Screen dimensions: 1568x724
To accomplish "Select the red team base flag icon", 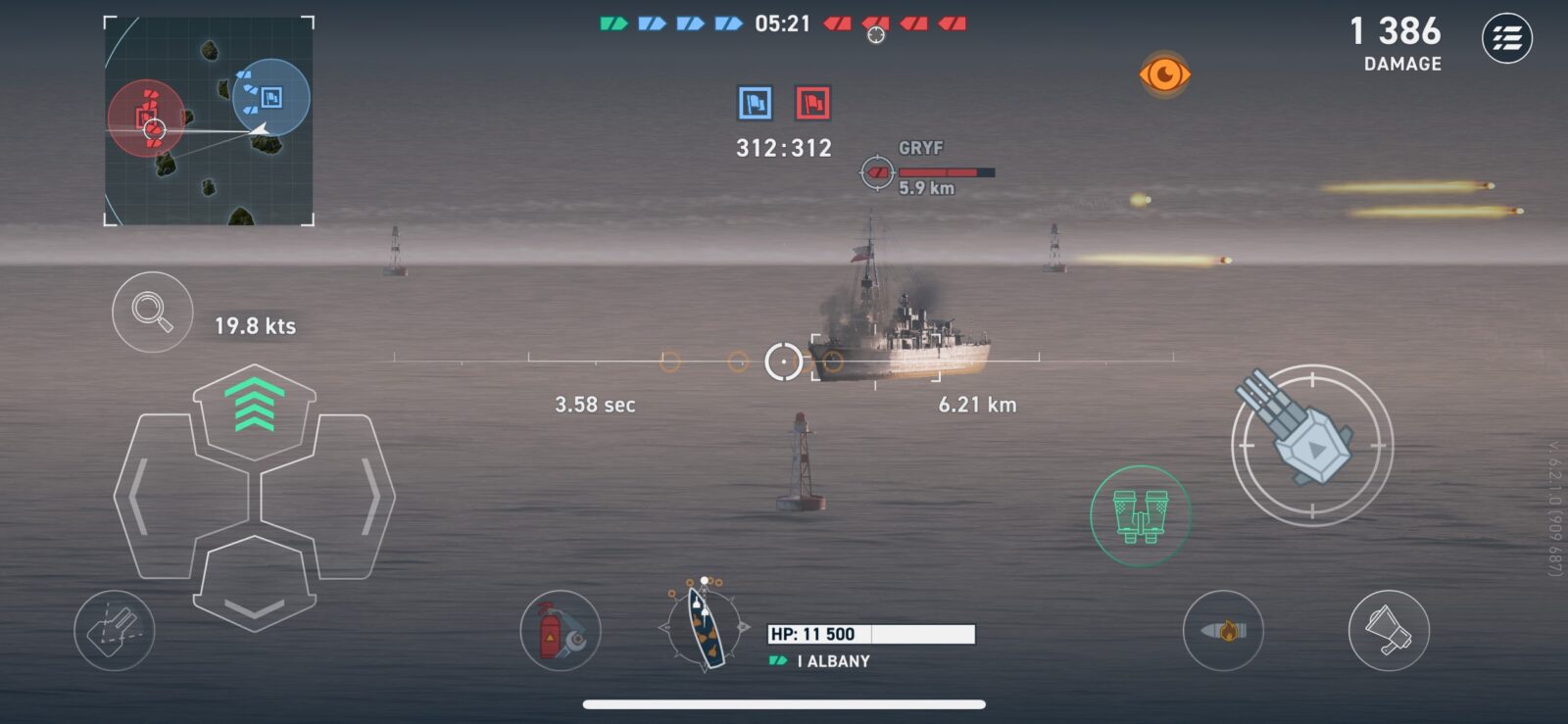I will pos(813,103).
